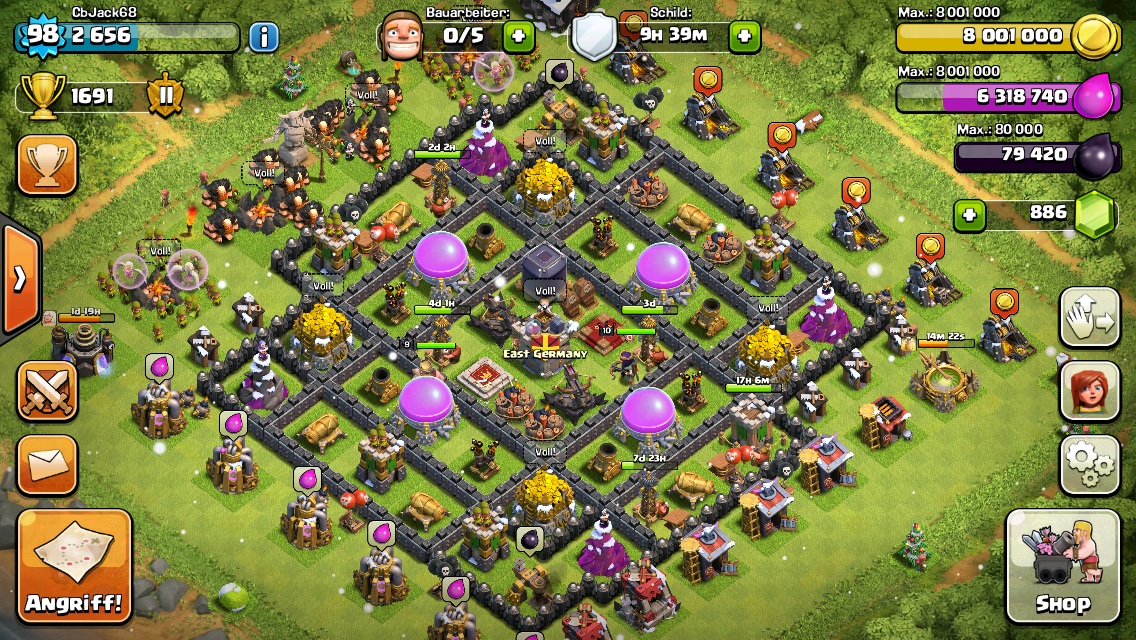The image size is (1136, 640).
Task: Open the red-haired hero portrait button
Action: coord(1089,391)
